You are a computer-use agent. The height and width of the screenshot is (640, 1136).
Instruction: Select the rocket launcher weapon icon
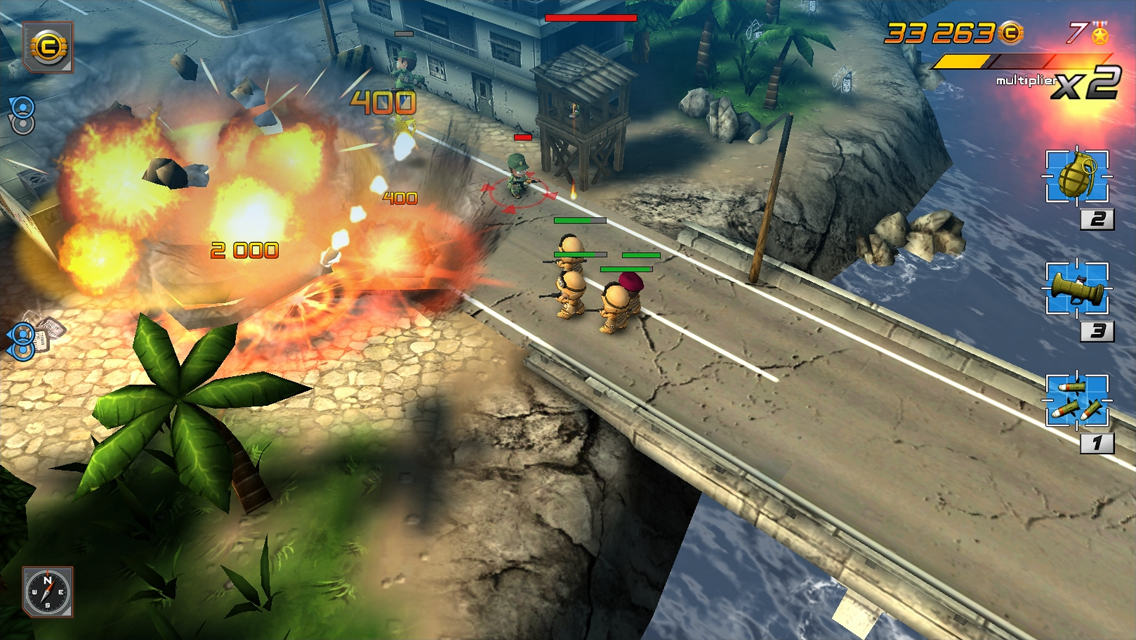coord(1076,290)
